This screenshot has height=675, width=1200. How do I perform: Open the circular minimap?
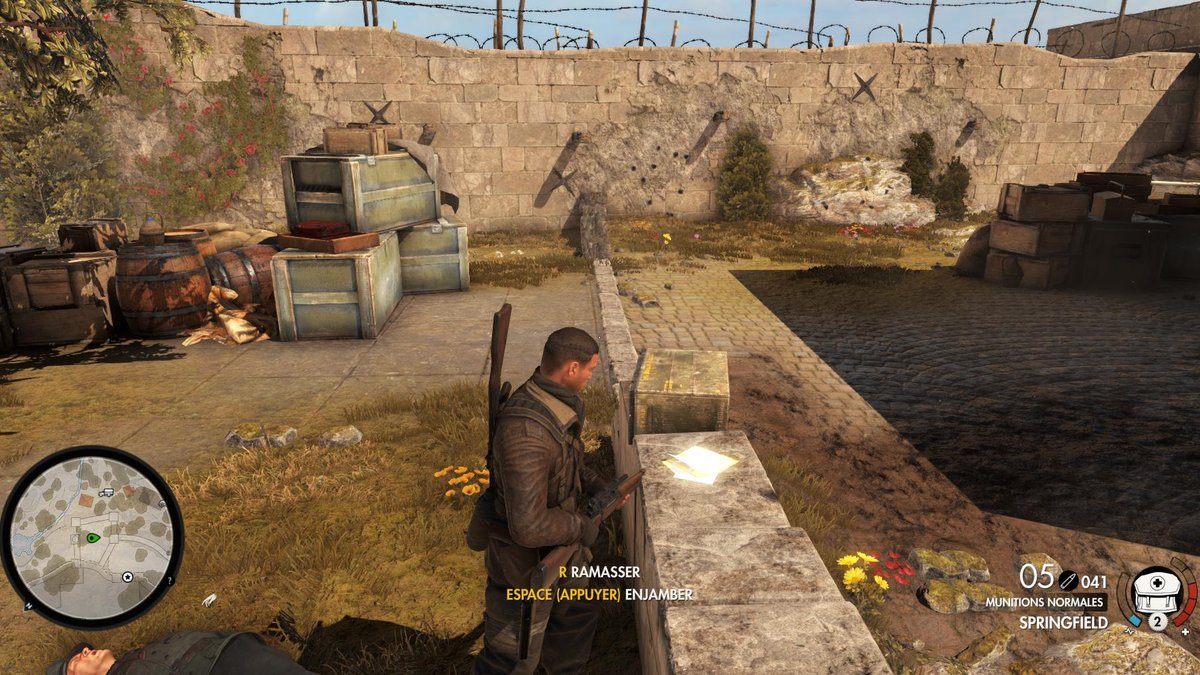click(x=92, y=536)
